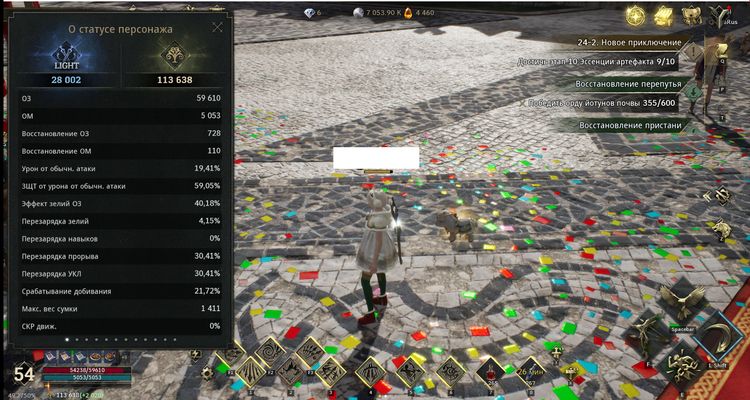Open quest 24-2 Новое приключение
750x400 pixels.
630,43
